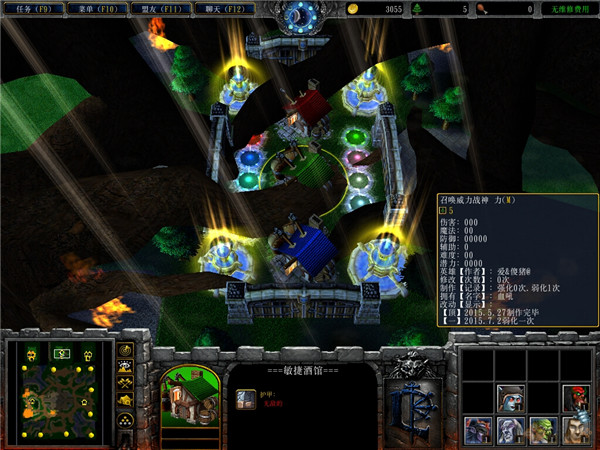The image size is (600, 450).
Task: Toggle minimap ally color mode button
Action: 126,385
